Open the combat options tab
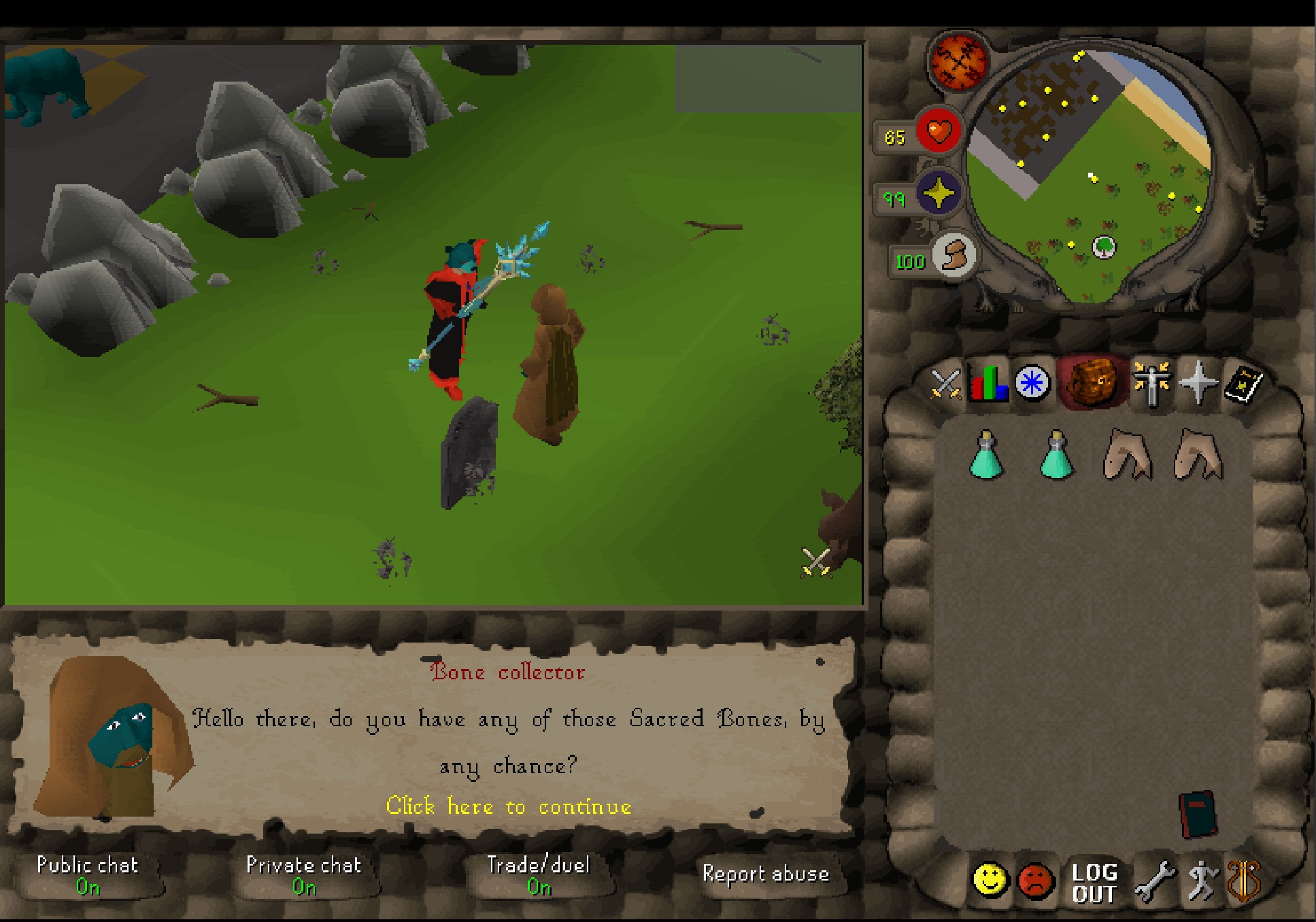 pyautogui.click(x=945, y=383)
